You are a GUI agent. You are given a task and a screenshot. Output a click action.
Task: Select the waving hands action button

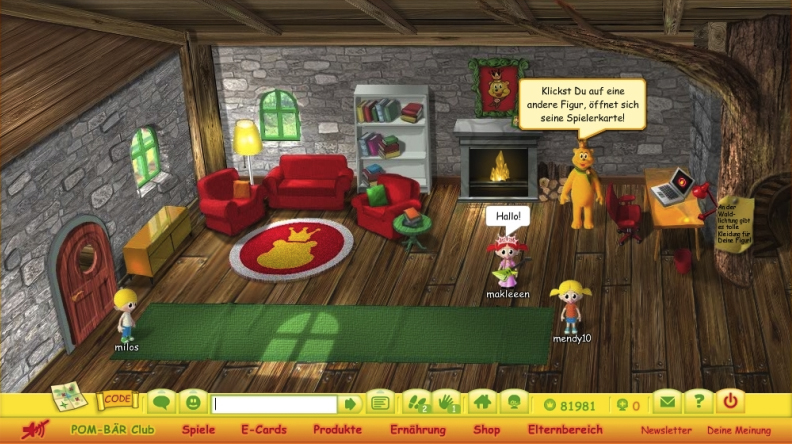pyautogui.click(x=447, y=403)
